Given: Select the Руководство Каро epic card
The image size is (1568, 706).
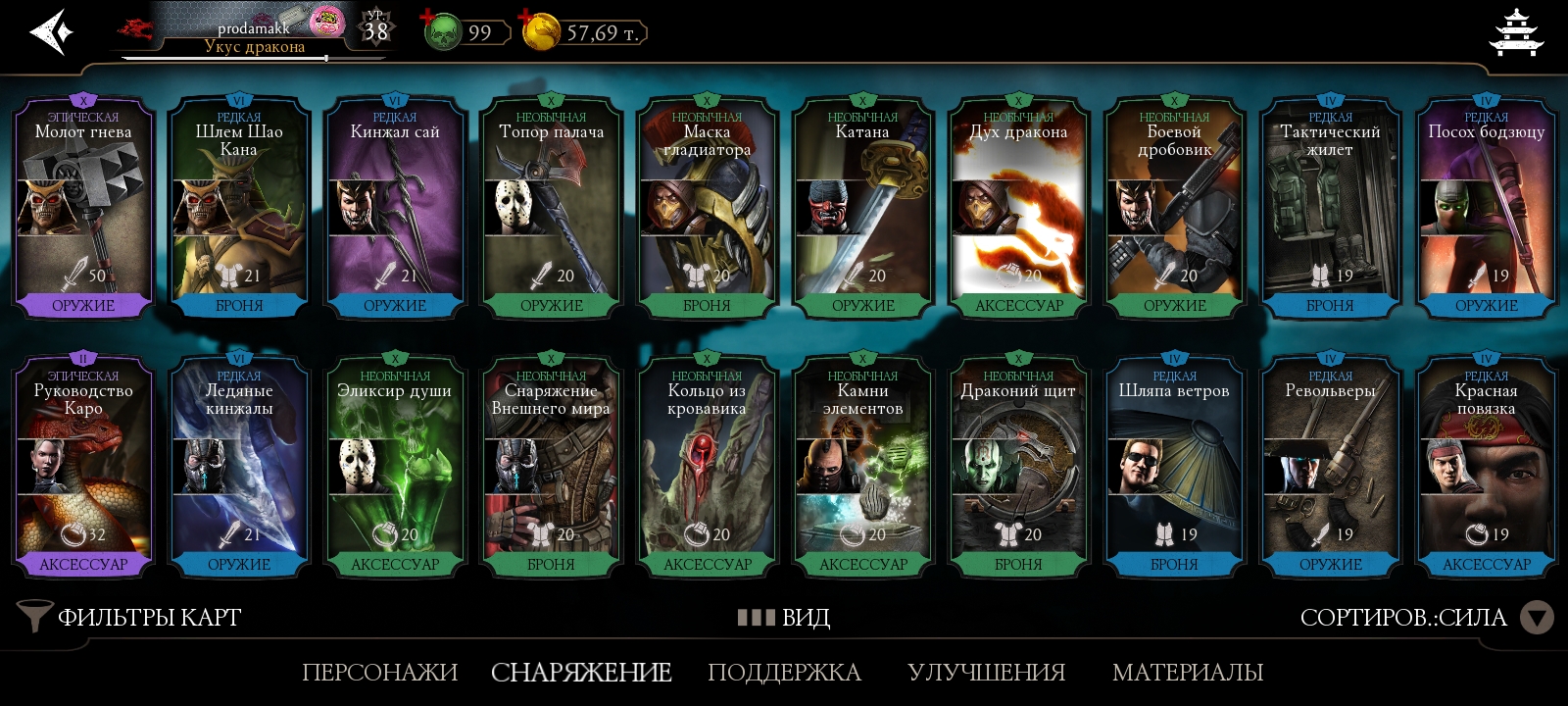Looking at the screenshot, I should point(83,467).
